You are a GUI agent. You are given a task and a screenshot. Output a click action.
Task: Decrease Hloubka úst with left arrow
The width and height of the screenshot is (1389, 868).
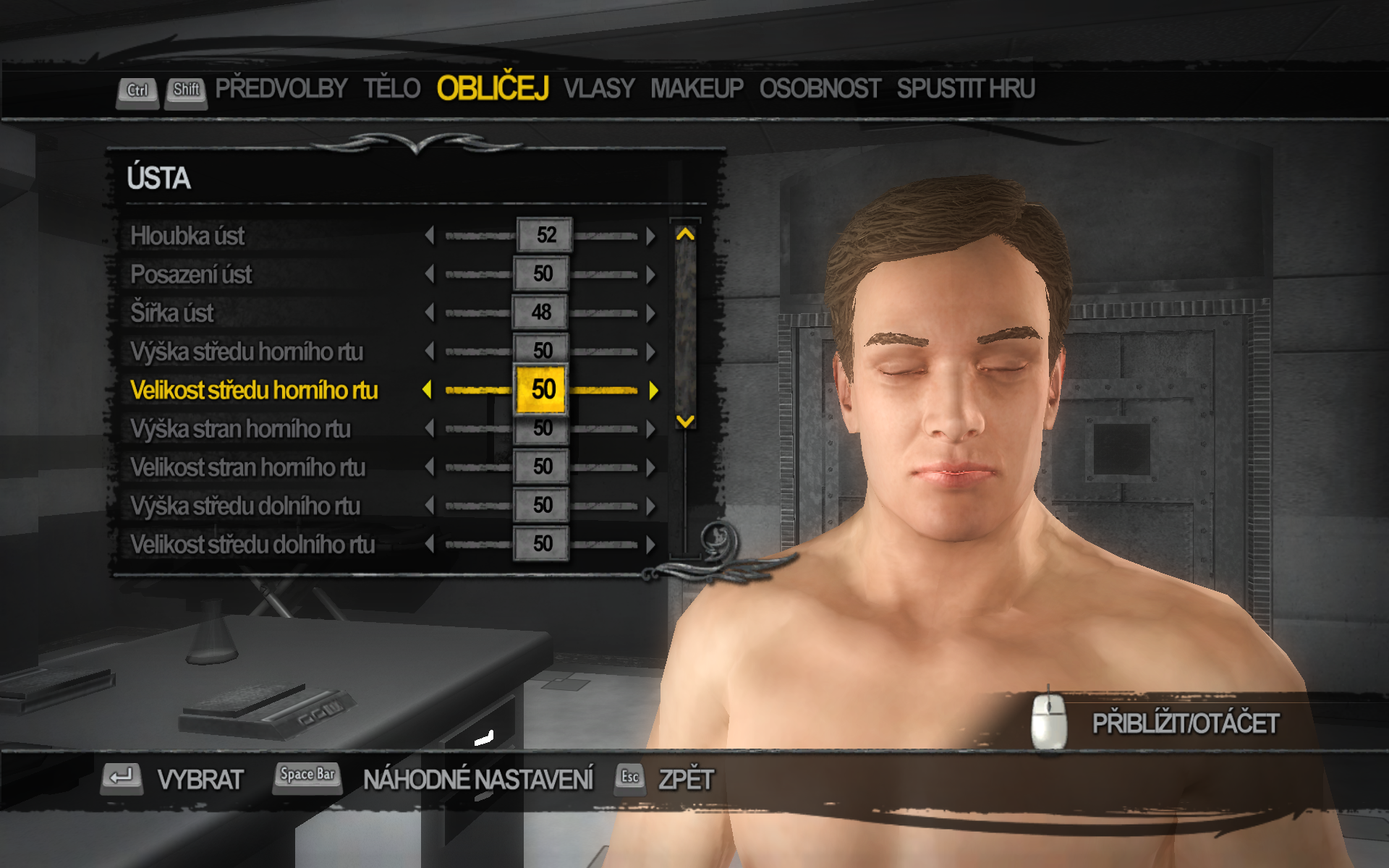430,236
